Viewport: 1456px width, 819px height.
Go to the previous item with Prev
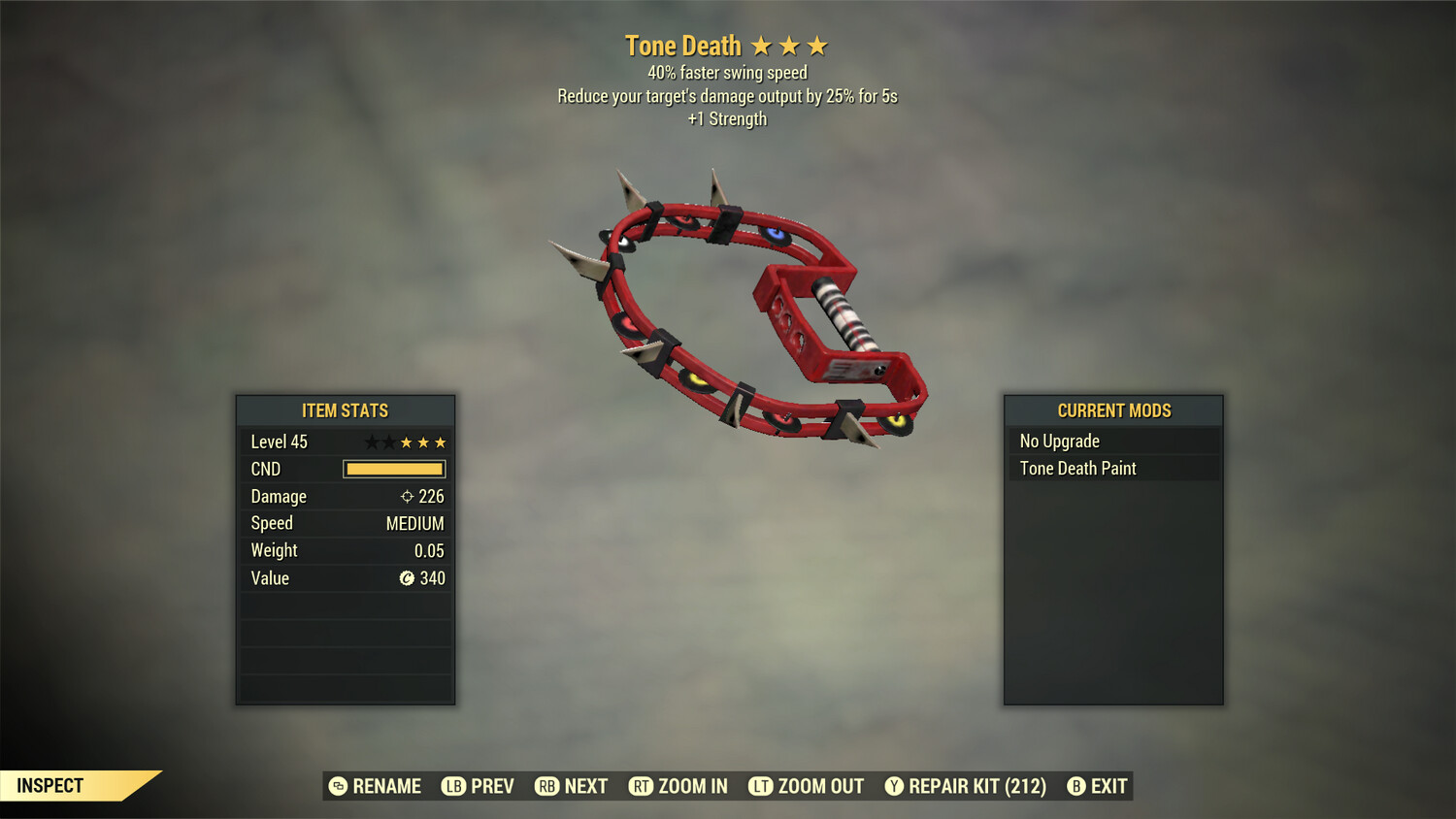tap(479, 786)
